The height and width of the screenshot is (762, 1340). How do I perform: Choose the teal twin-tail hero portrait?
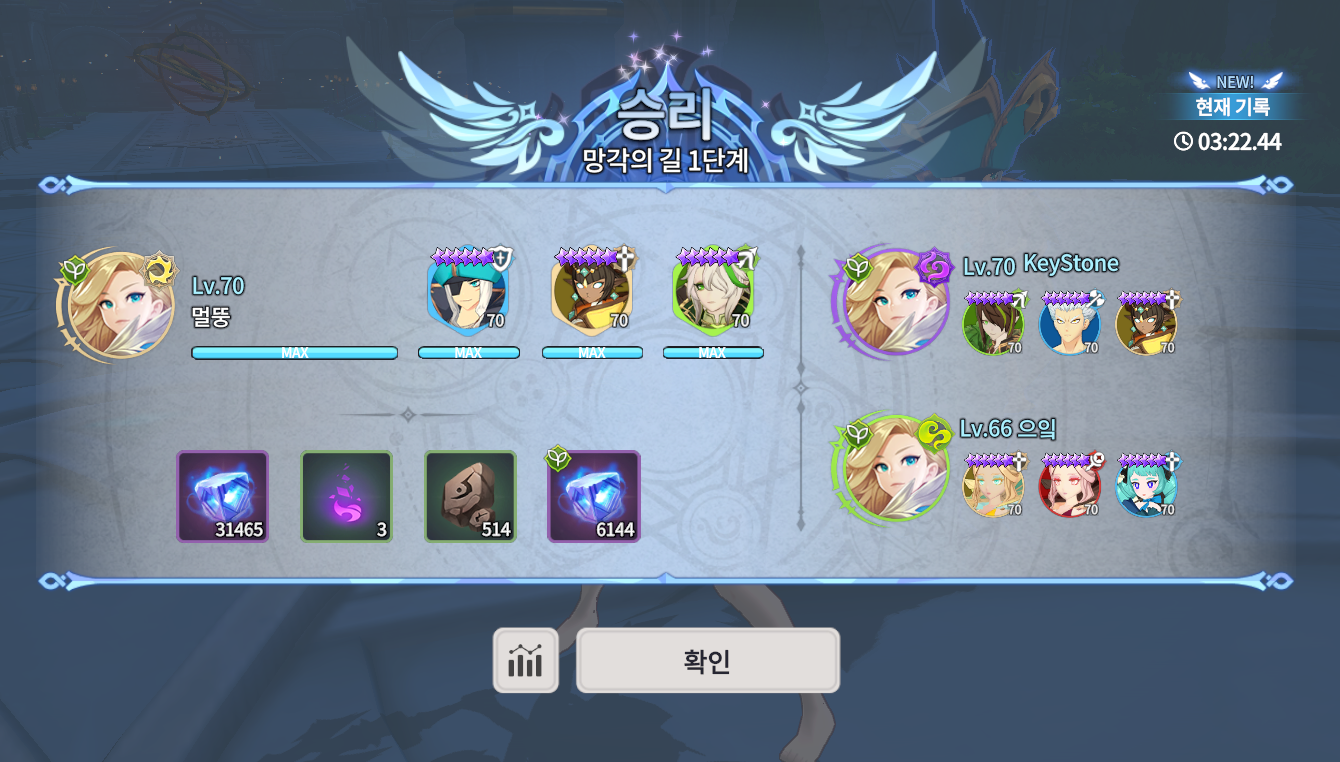[1146, 487]
